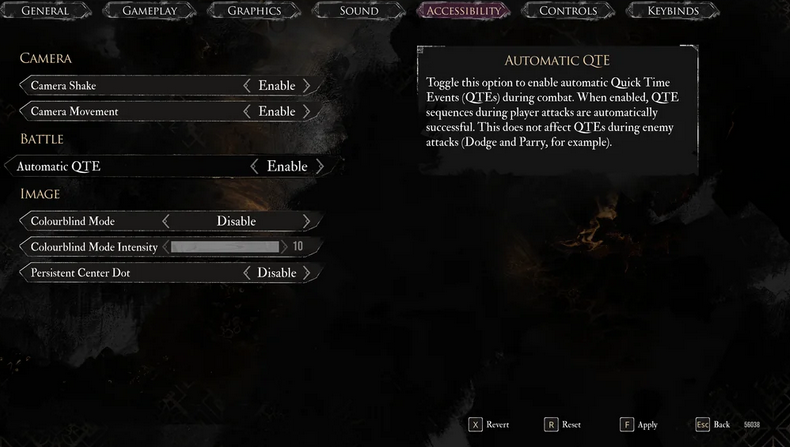This screenshot has height=447, width=790.
Task: Click the right arrow for Camera Shake
Action: tap(307, 86)
